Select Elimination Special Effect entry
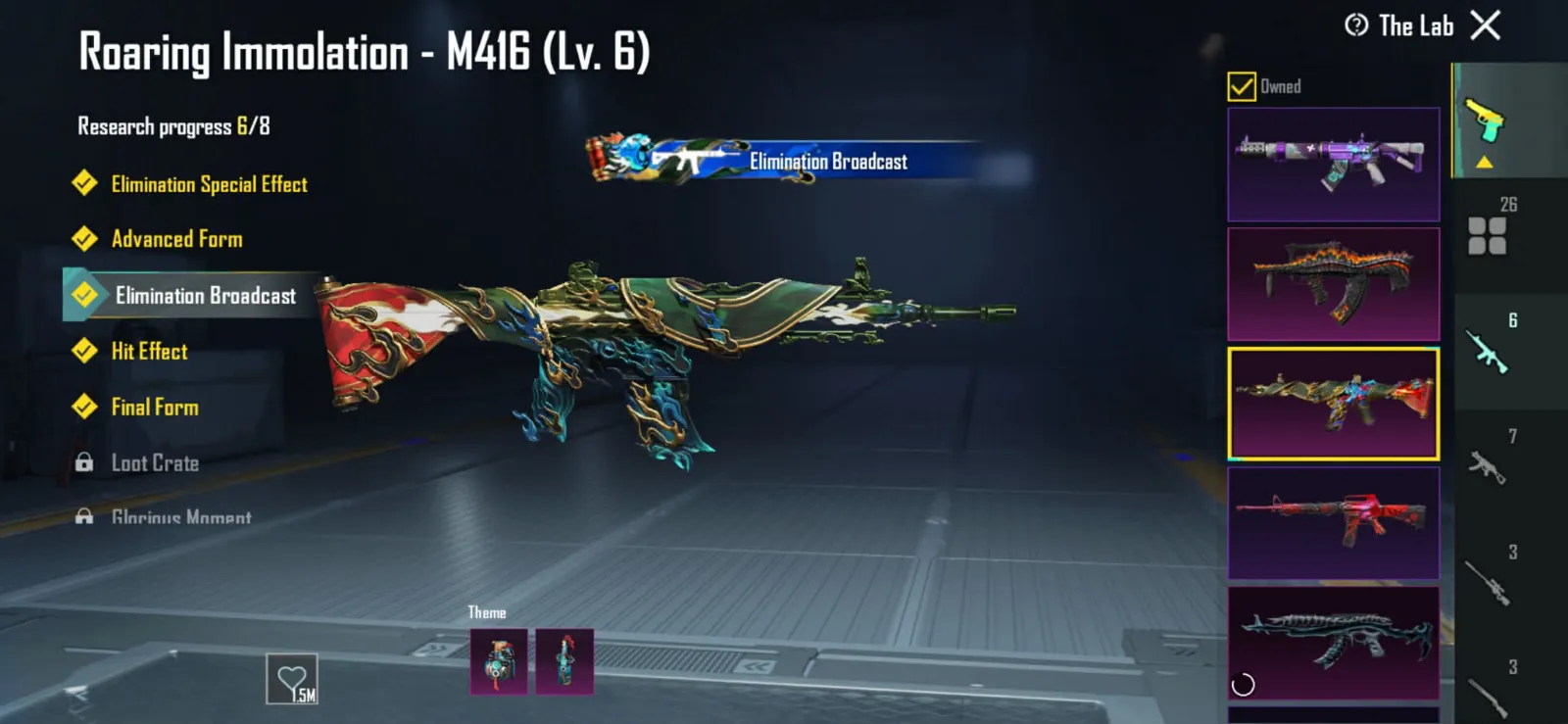This screenshot has height=724, width=1568. click(208, 184)
